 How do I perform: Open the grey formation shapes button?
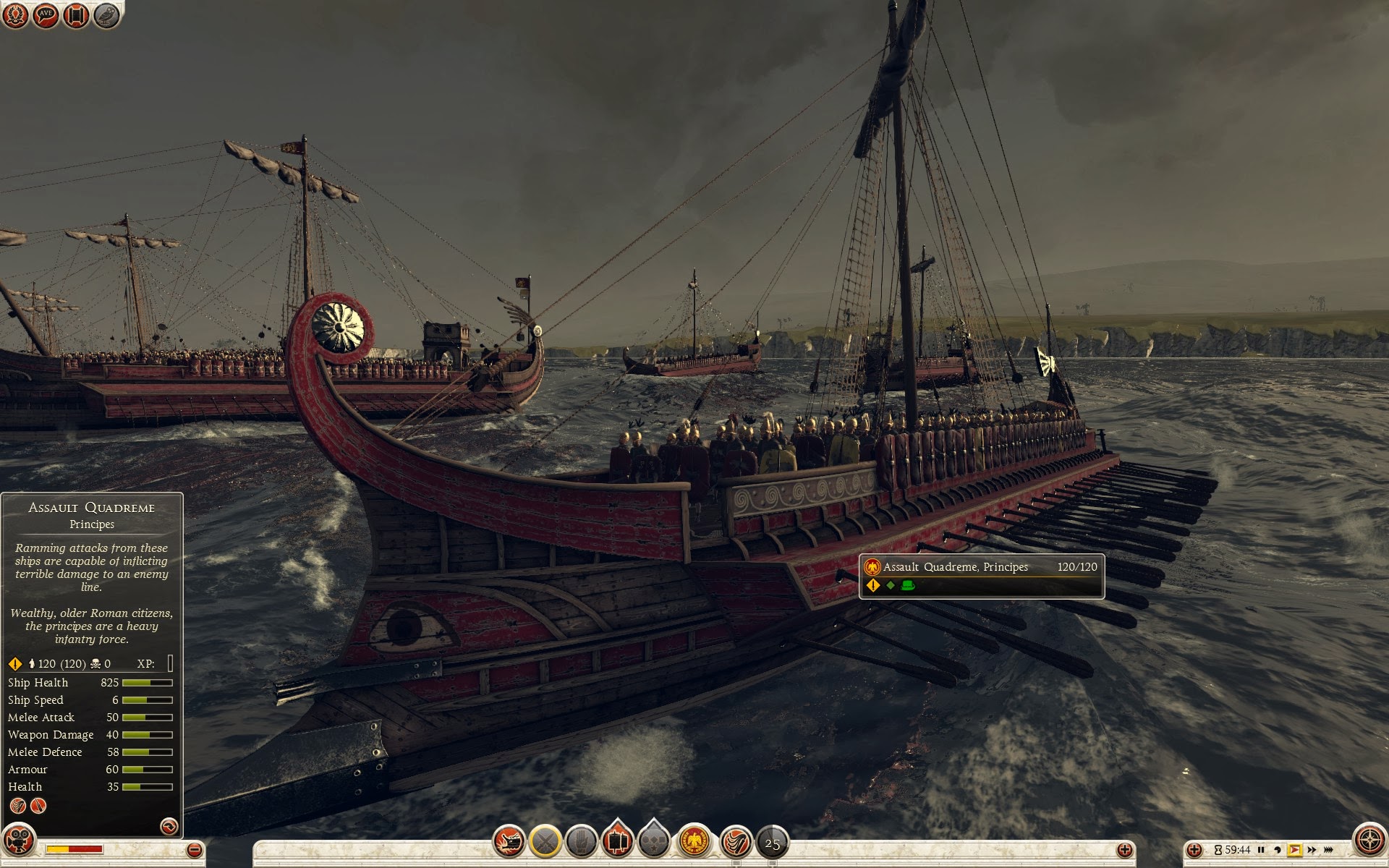tap(654, 841)
